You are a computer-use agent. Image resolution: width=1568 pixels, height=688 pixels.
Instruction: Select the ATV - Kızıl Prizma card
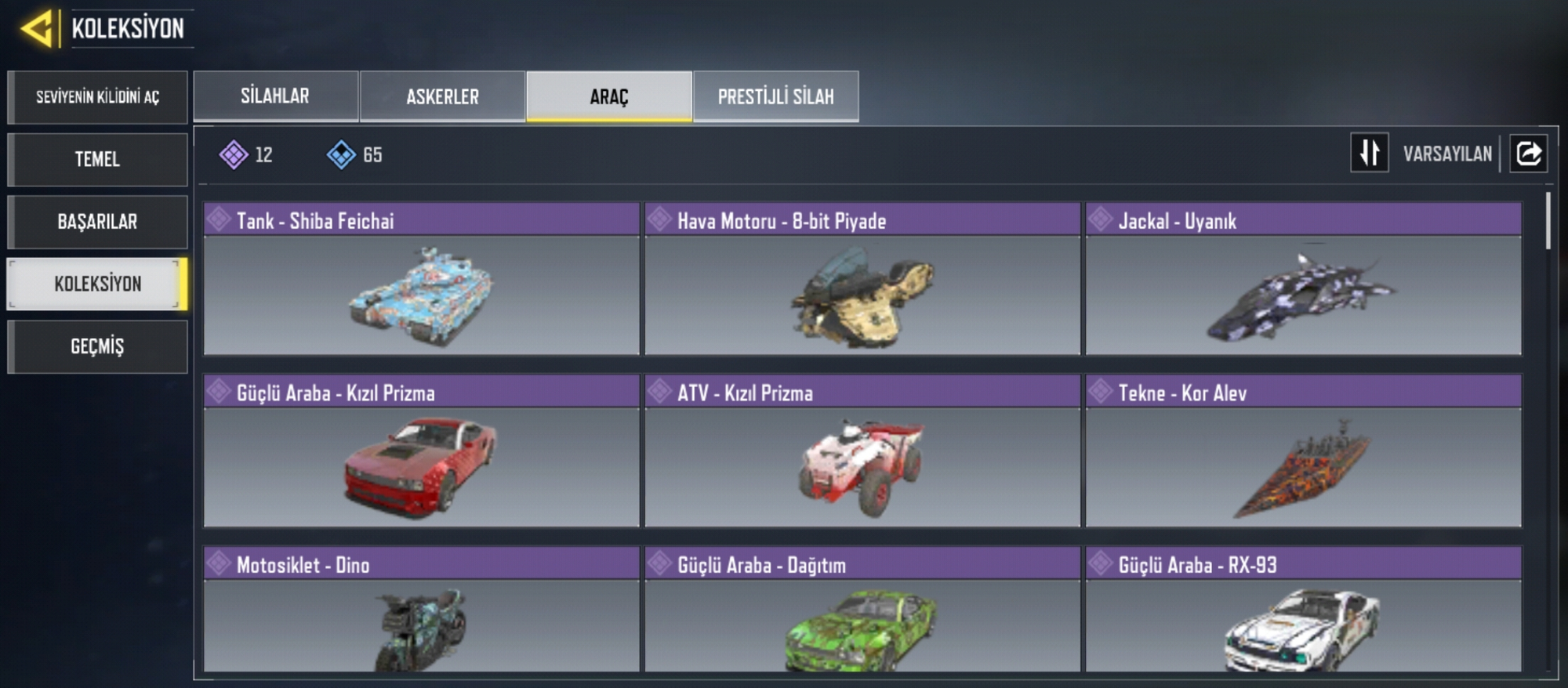tap(862, 452)
